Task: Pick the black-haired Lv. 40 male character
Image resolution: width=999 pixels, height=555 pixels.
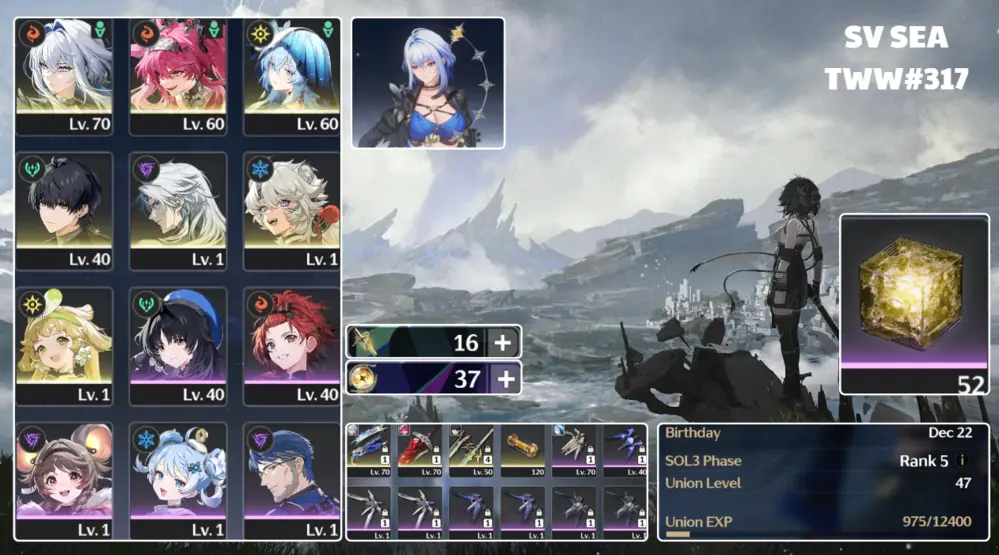Action: (64, 211)
